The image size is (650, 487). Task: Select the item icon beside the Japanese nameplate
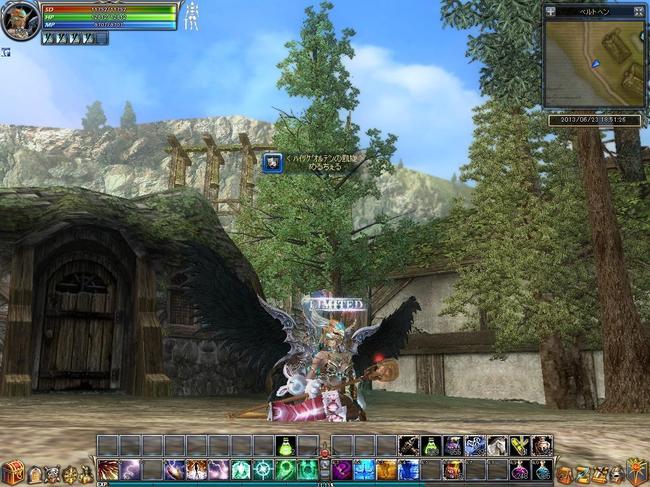(271, 161)
